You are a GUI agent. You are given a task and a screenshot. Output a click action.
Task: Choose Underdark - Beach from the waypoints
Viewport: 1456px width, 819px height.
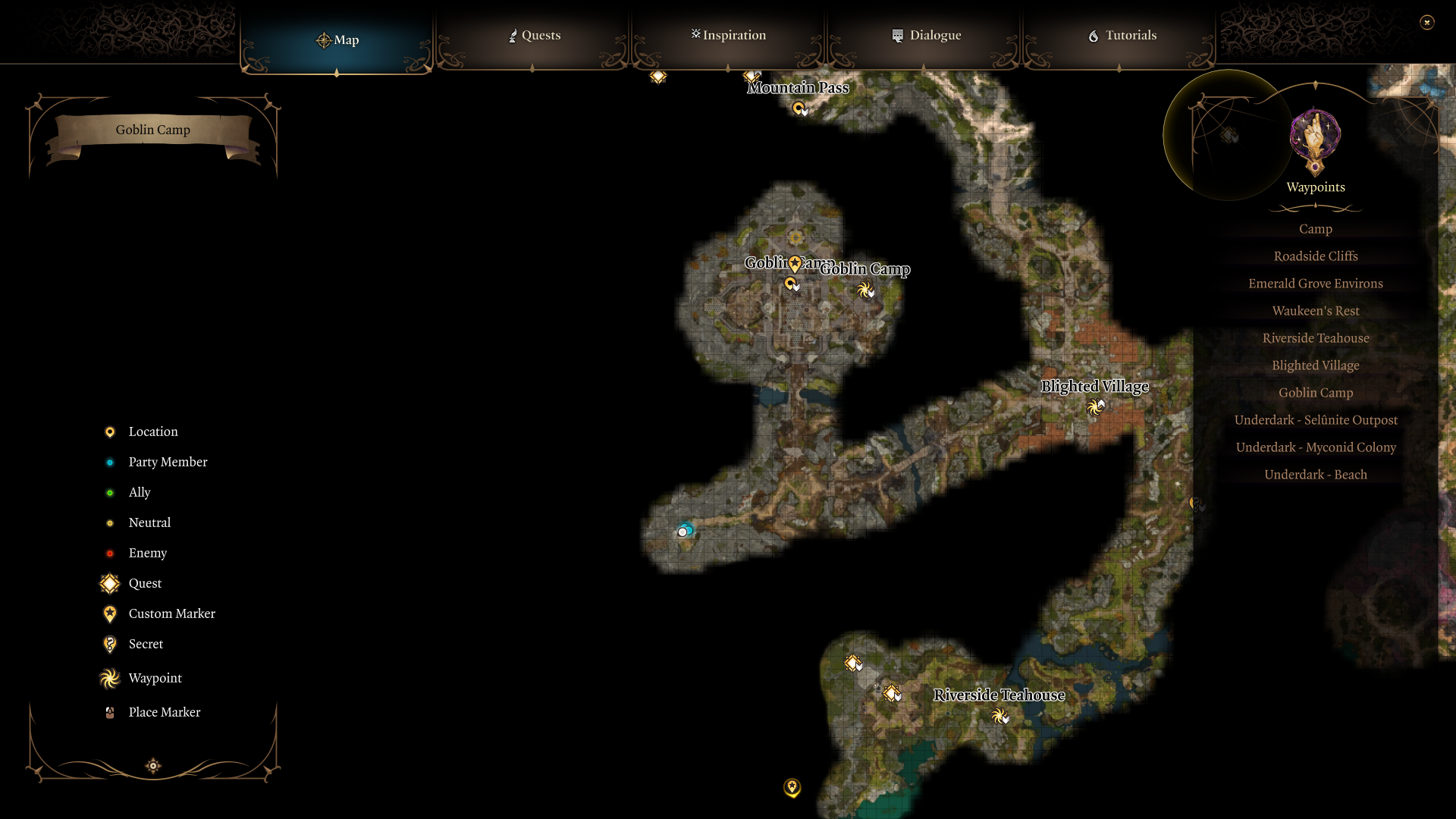click(x=1315, y=474)
